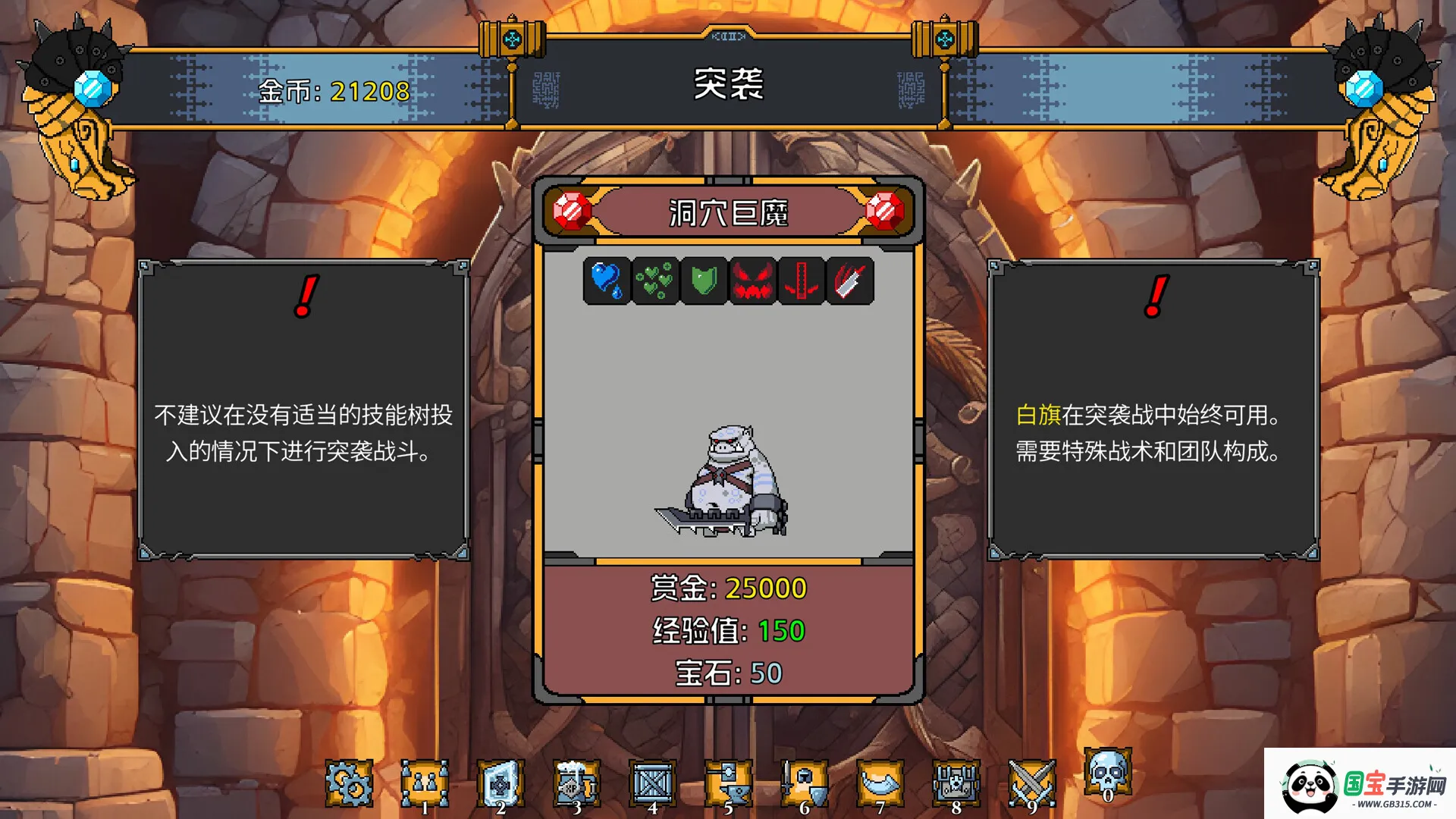
Task: Click the 洞穴巨魔 boss name banner
Action: tap(727, 215)
